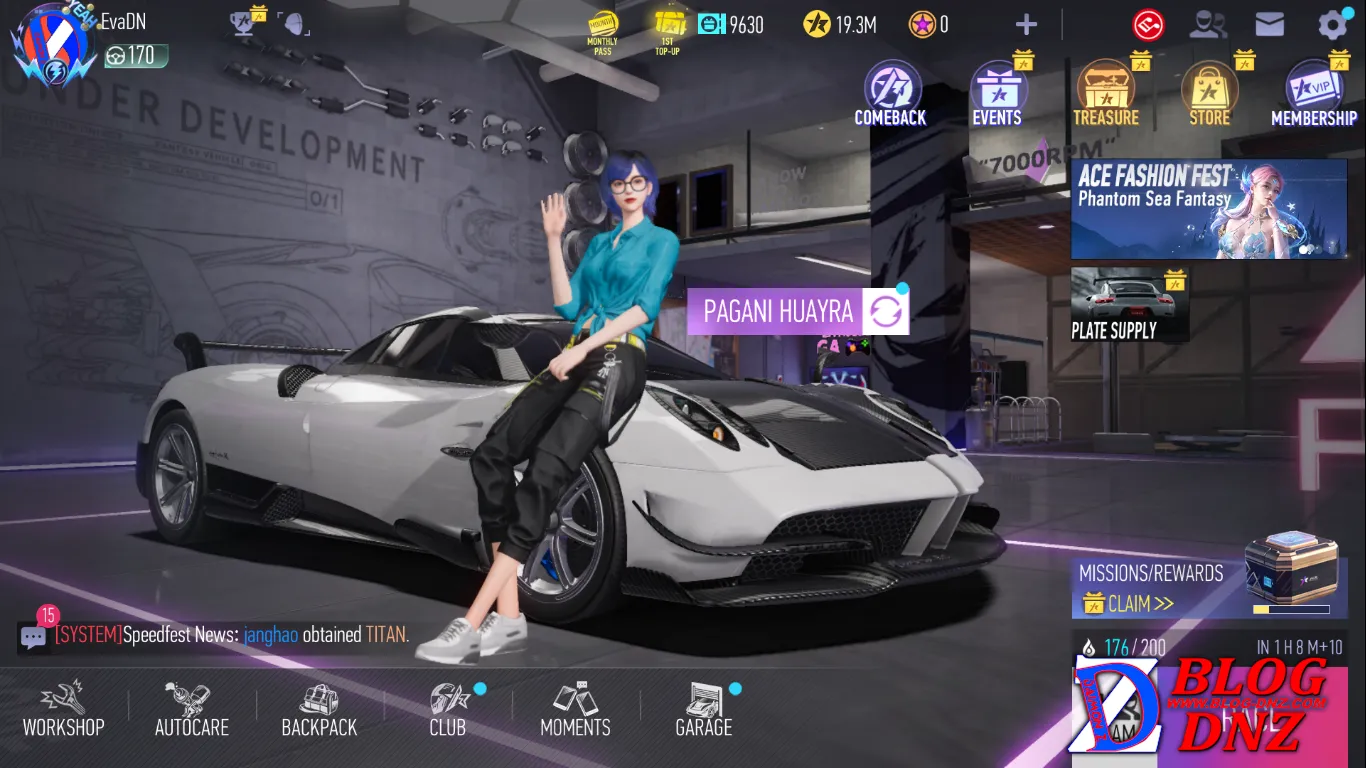Open the Autocare menu
Image resolution: width=1366 pixels, height=768 pixels.
(191, 709)
